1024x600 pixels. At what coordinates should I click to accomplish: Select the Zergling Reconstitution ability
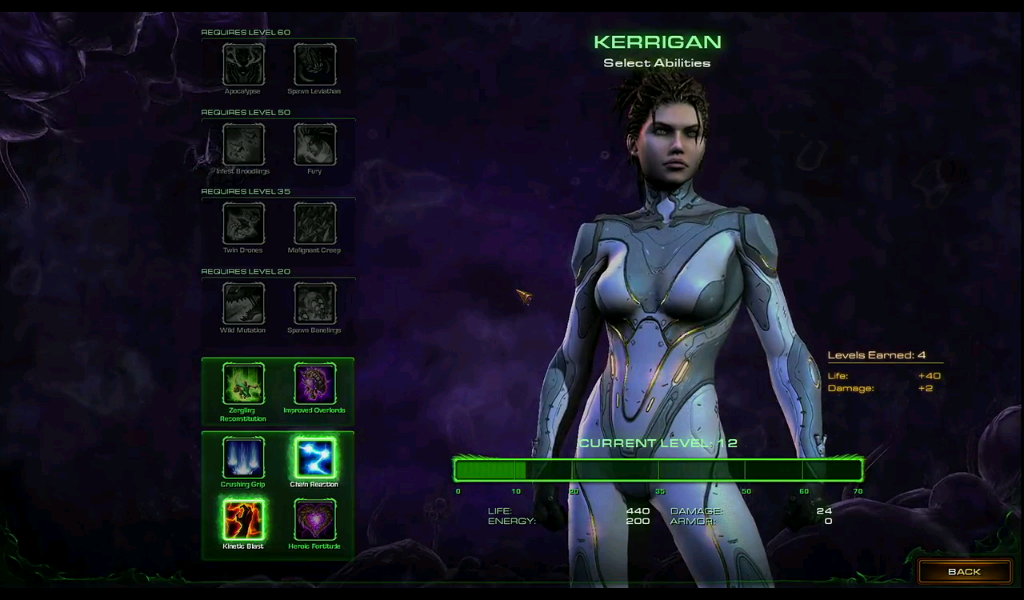(x=243, y=383)
